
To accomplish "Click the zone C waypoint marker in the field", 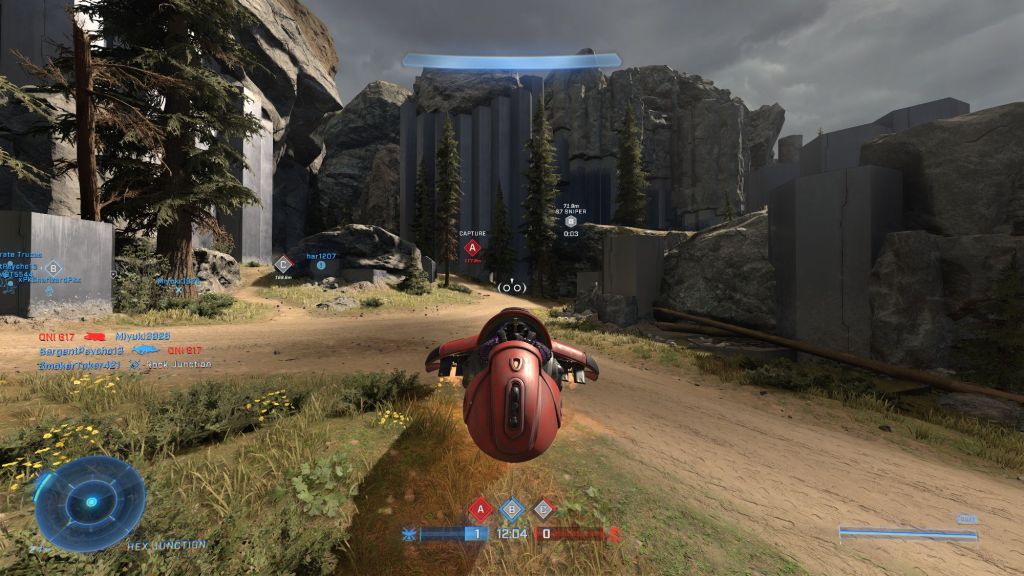I will point(283,264).
